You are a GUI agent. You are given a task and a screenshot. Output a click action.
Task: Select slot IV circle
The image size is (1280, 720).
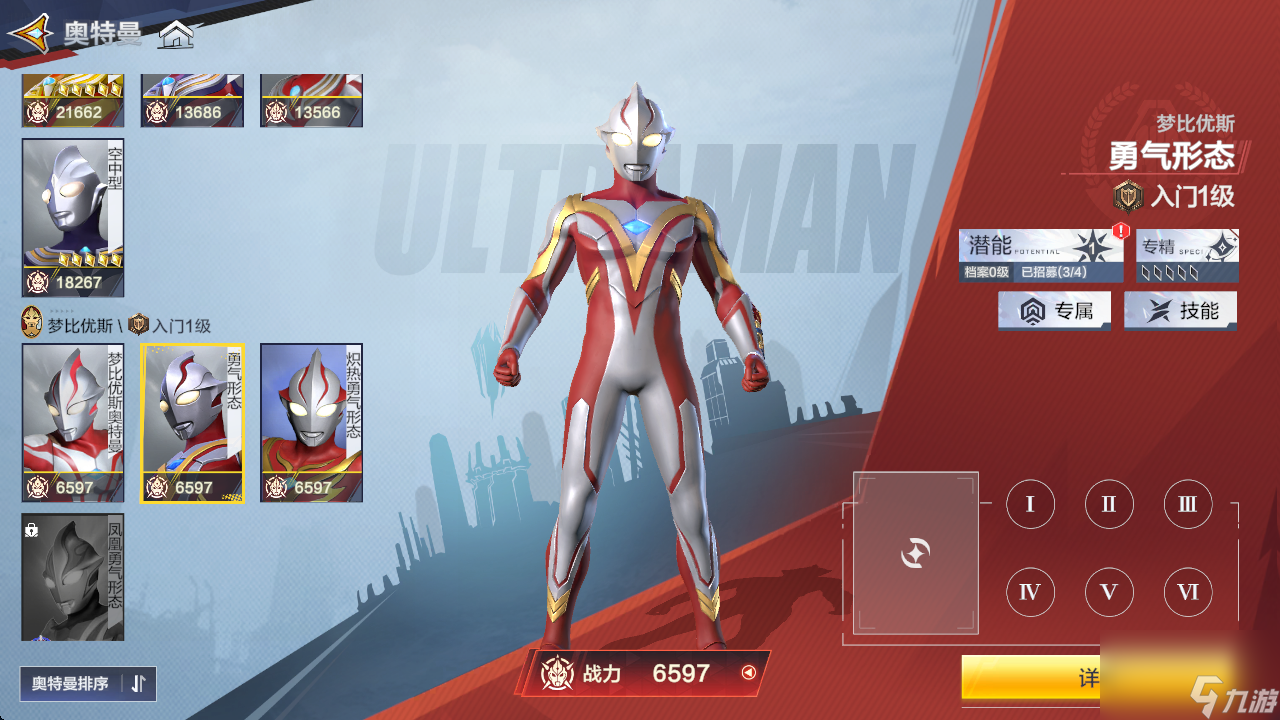pyautogui.click(x=1030, y=593)
